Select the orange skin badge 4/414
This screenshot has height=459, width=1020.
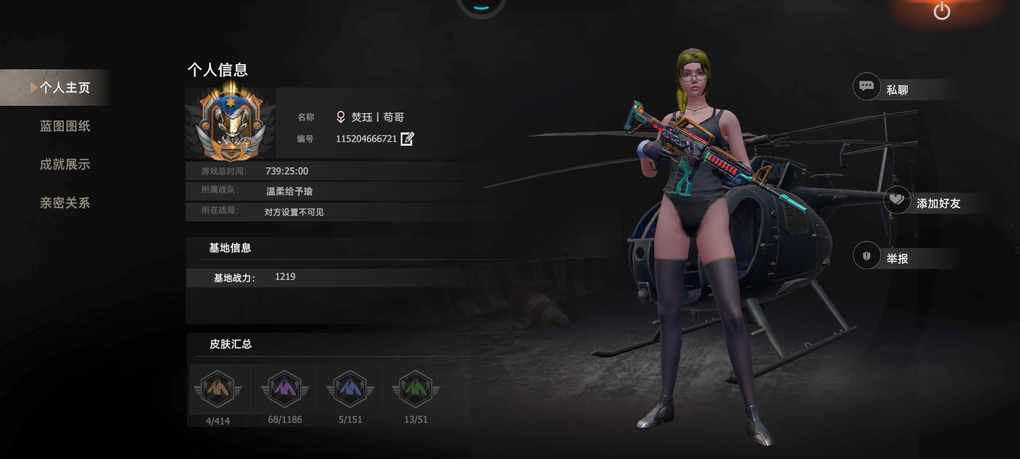coord(217,388)
